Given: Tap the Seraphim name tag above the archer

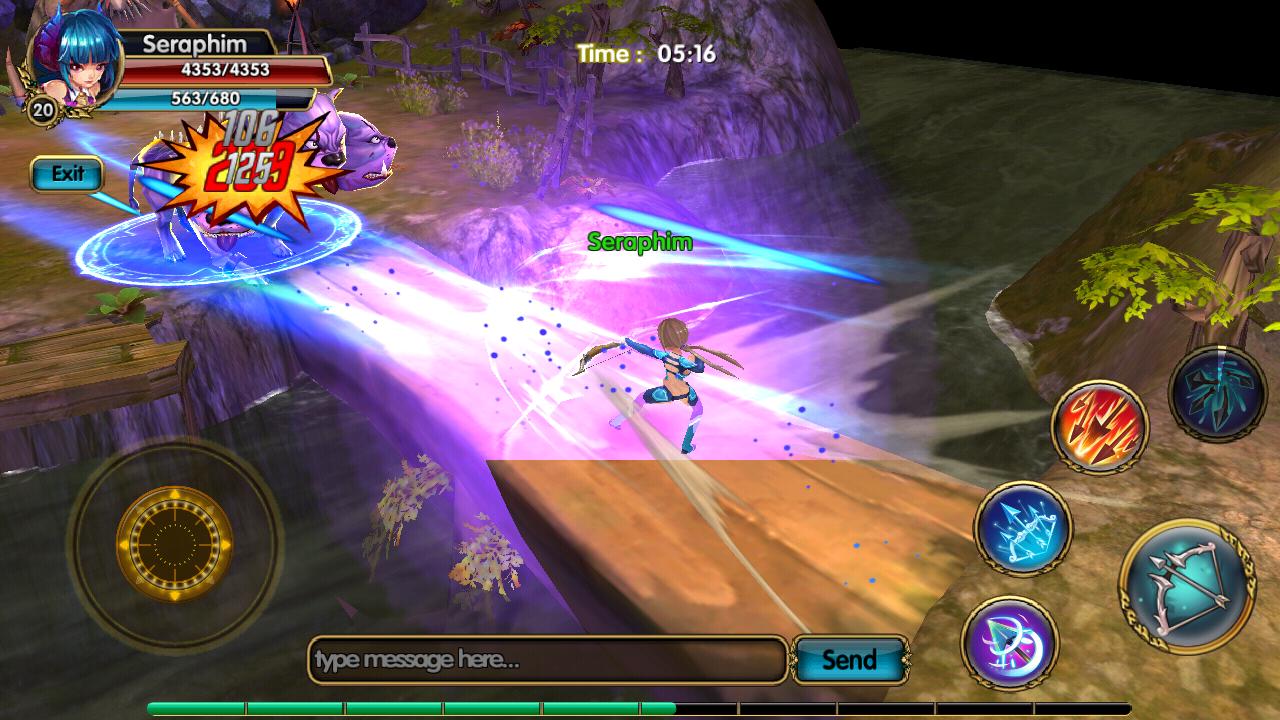Looking at the screenshot, I should coord(640,243).
